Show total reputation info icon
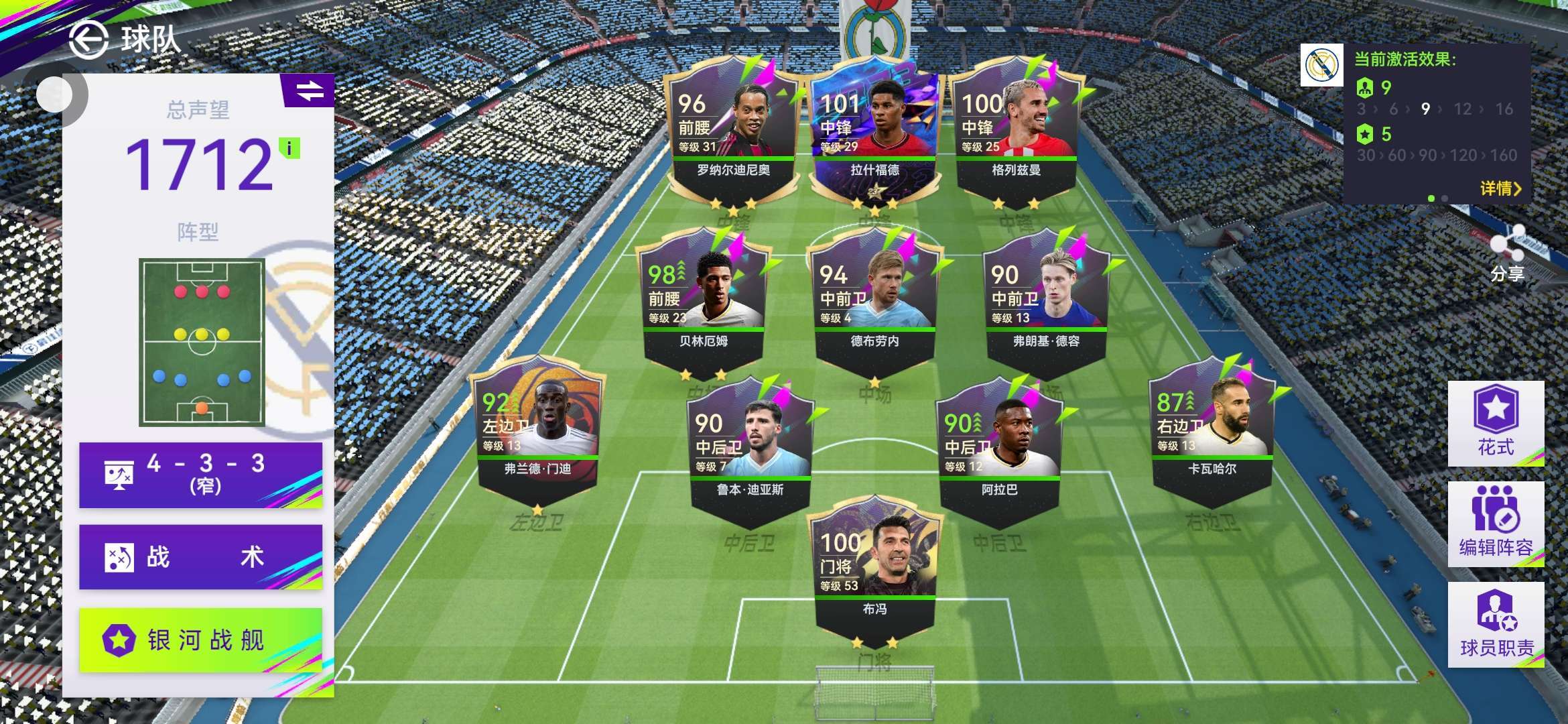 coord(289,148)
